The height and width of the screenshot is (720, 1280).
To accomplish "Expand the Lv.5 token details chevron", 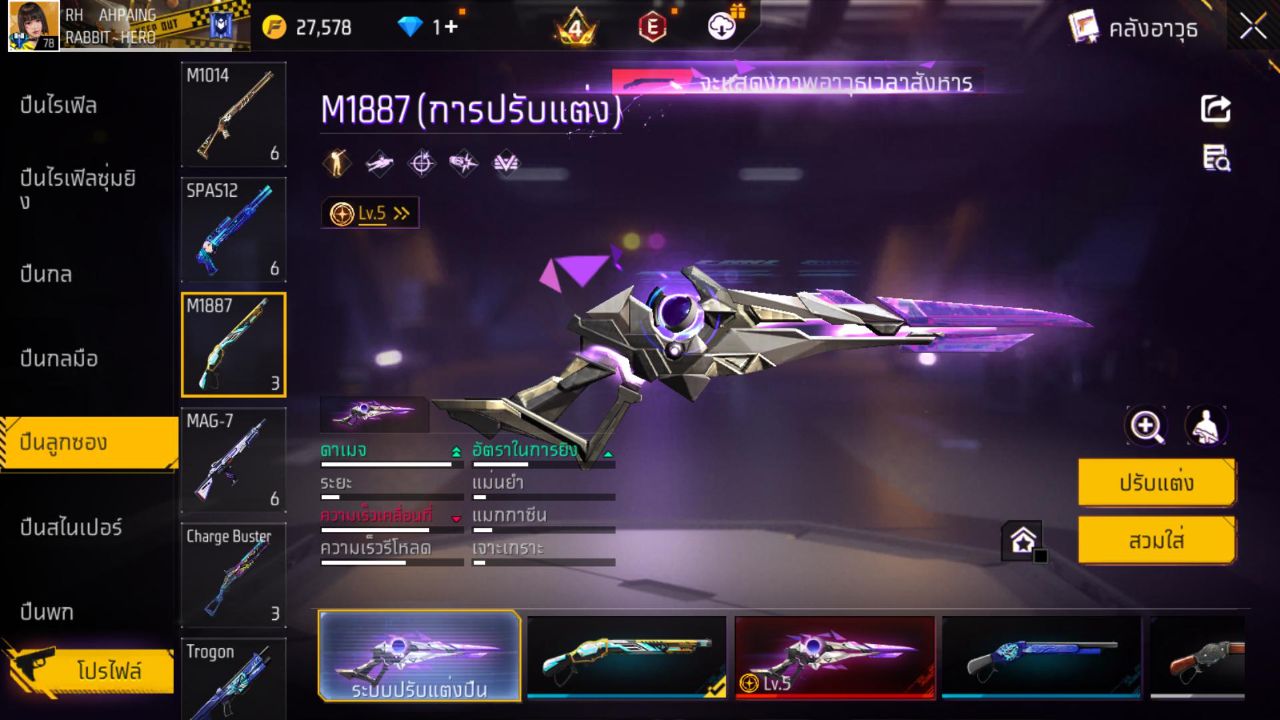I will tap(400, 212).
